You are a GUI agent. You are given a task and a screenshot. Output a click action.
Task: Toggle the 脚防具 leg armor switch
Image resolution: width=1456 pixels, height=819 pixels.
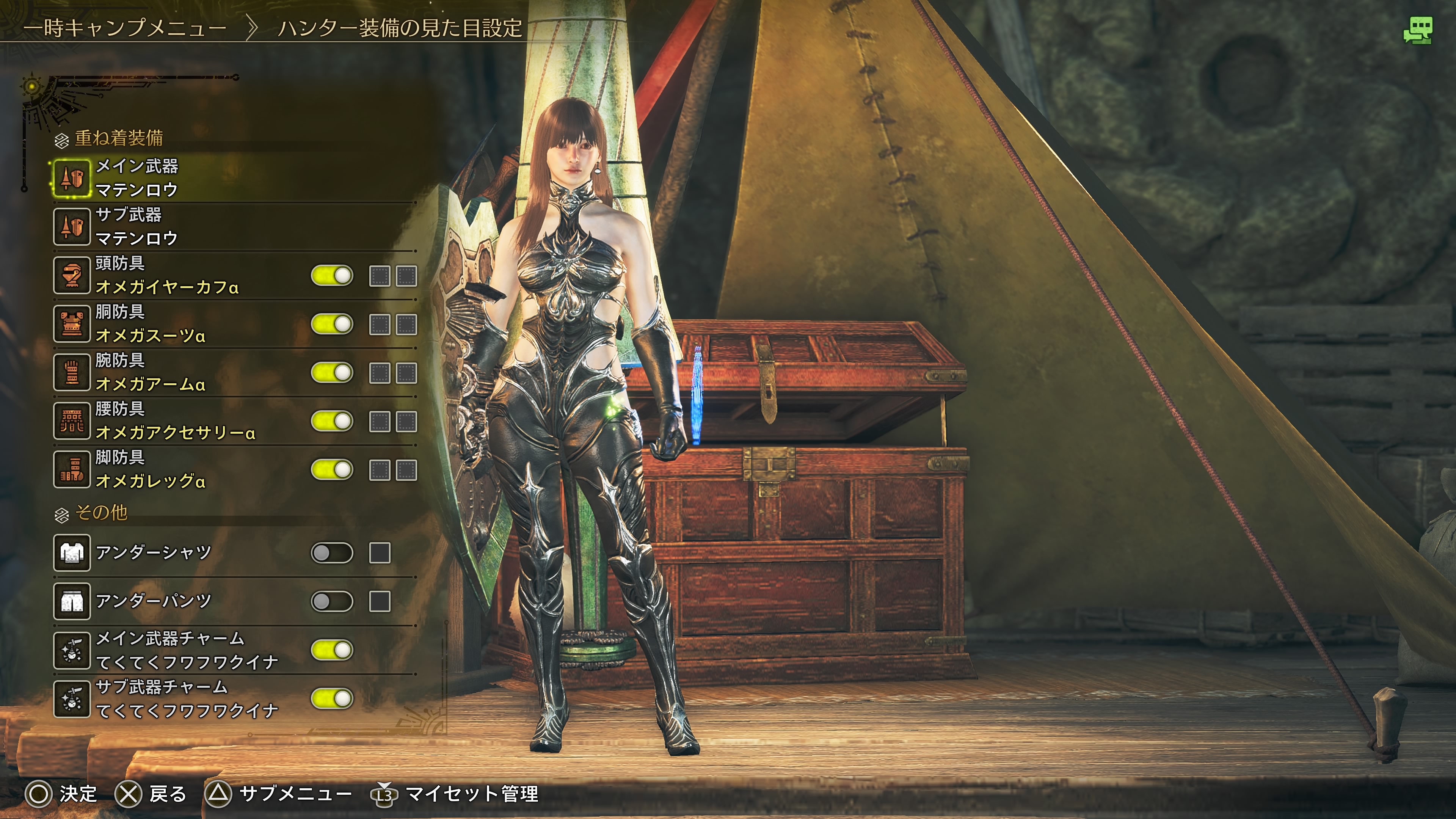[332, 470]
